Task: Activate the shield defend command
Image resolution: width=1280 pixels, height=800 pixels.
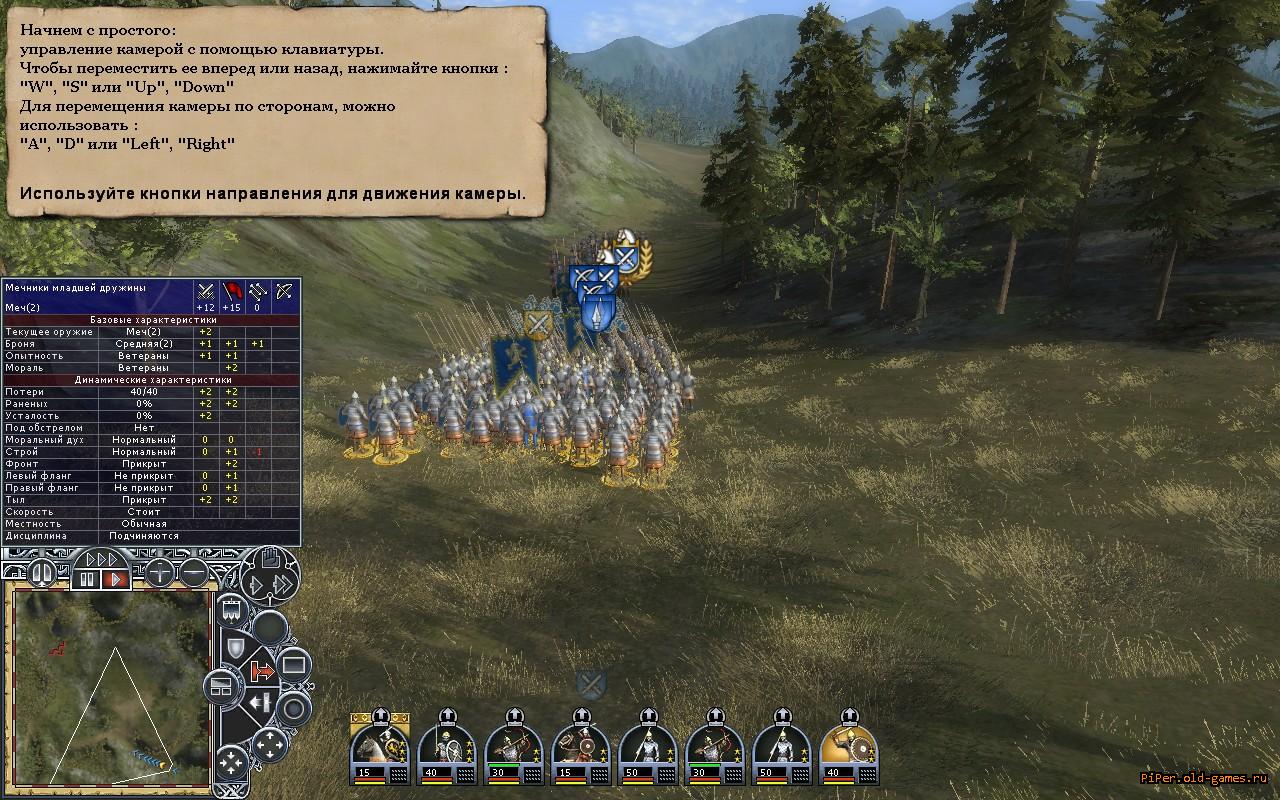Action: [235, 648]
